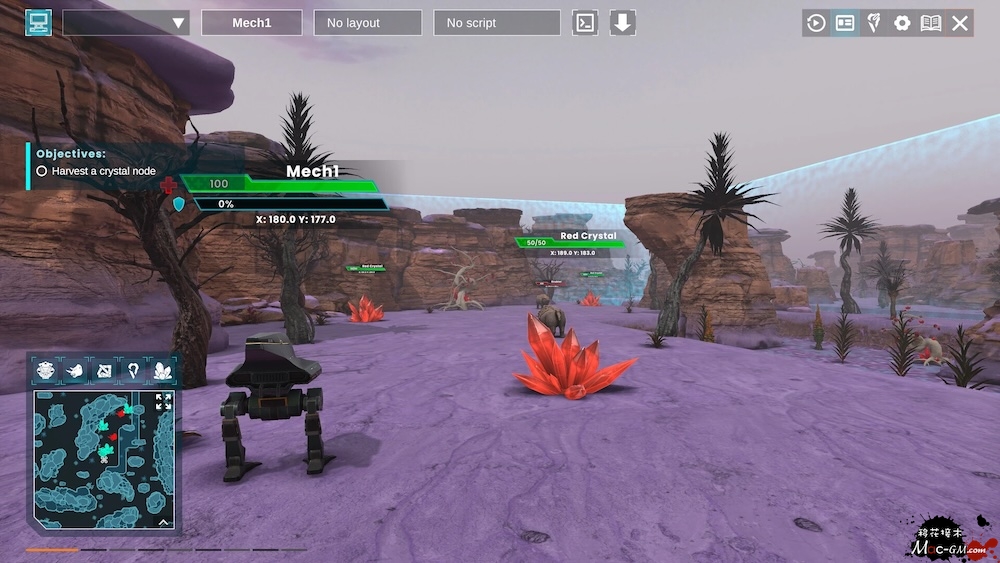This screenshot has height=563, width=1000.
Task: Expand the minimap to full size
Action: point(163,401)
